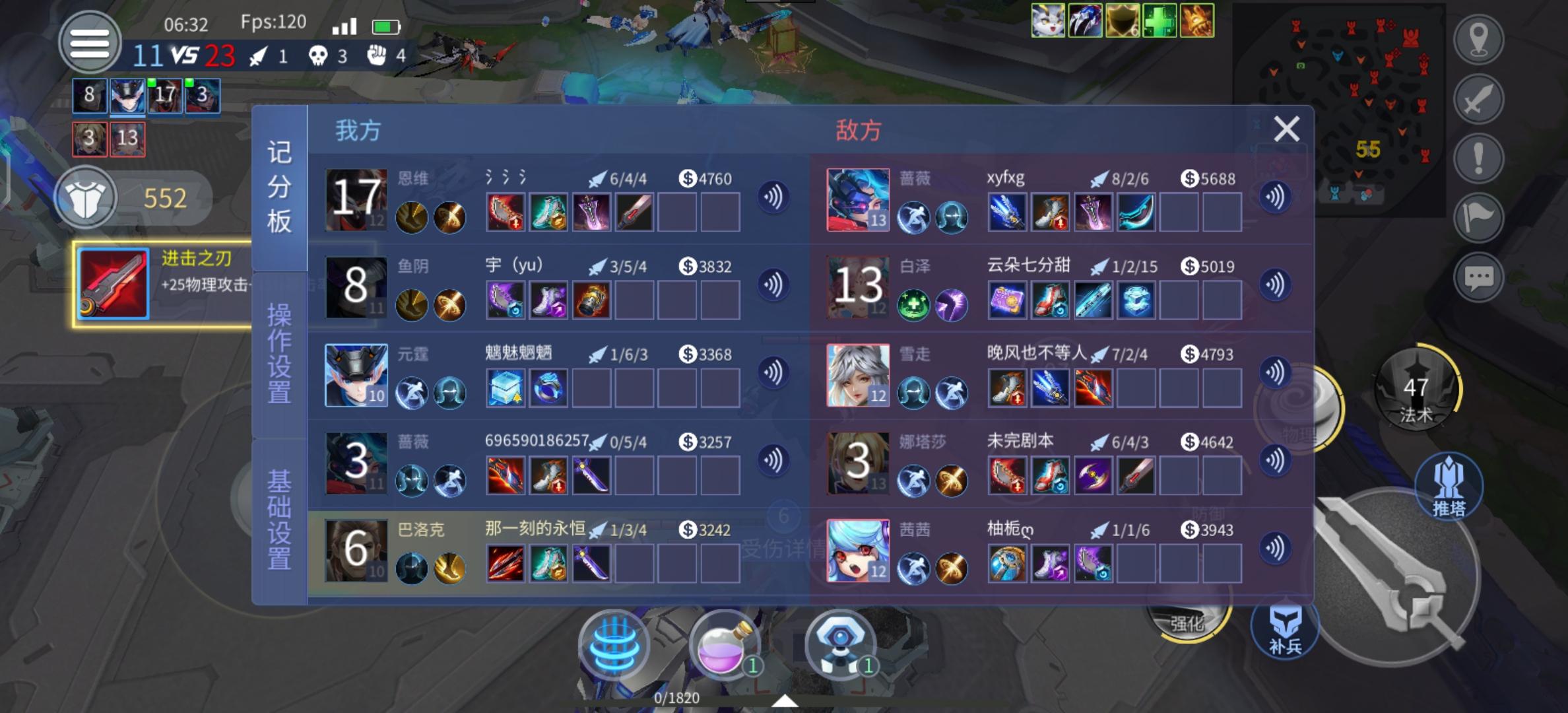Send the attack sword signal
The width and height of the screenshot is (1568, 713).
1478,99
